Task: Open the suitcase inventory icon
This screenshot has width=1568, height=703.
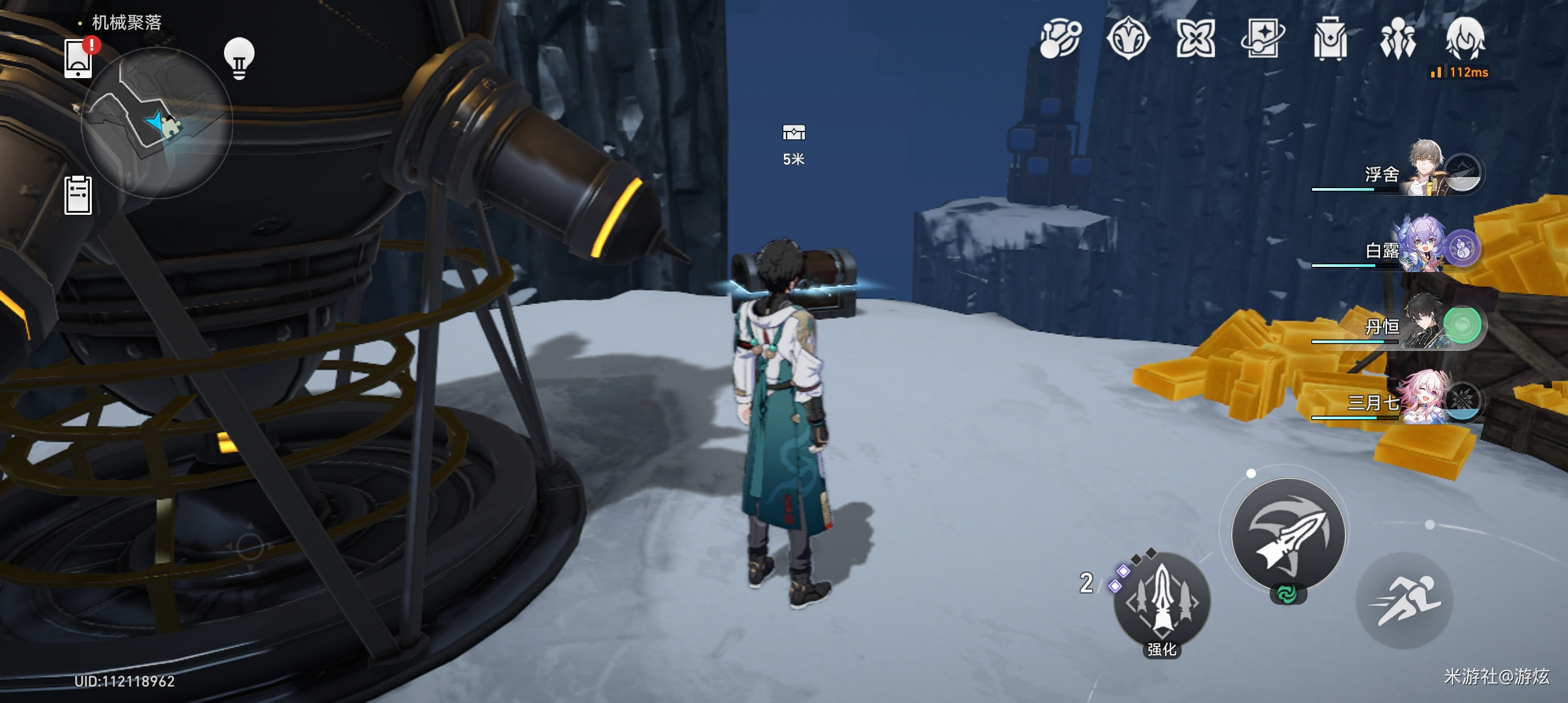Action: click(1330, 38)
